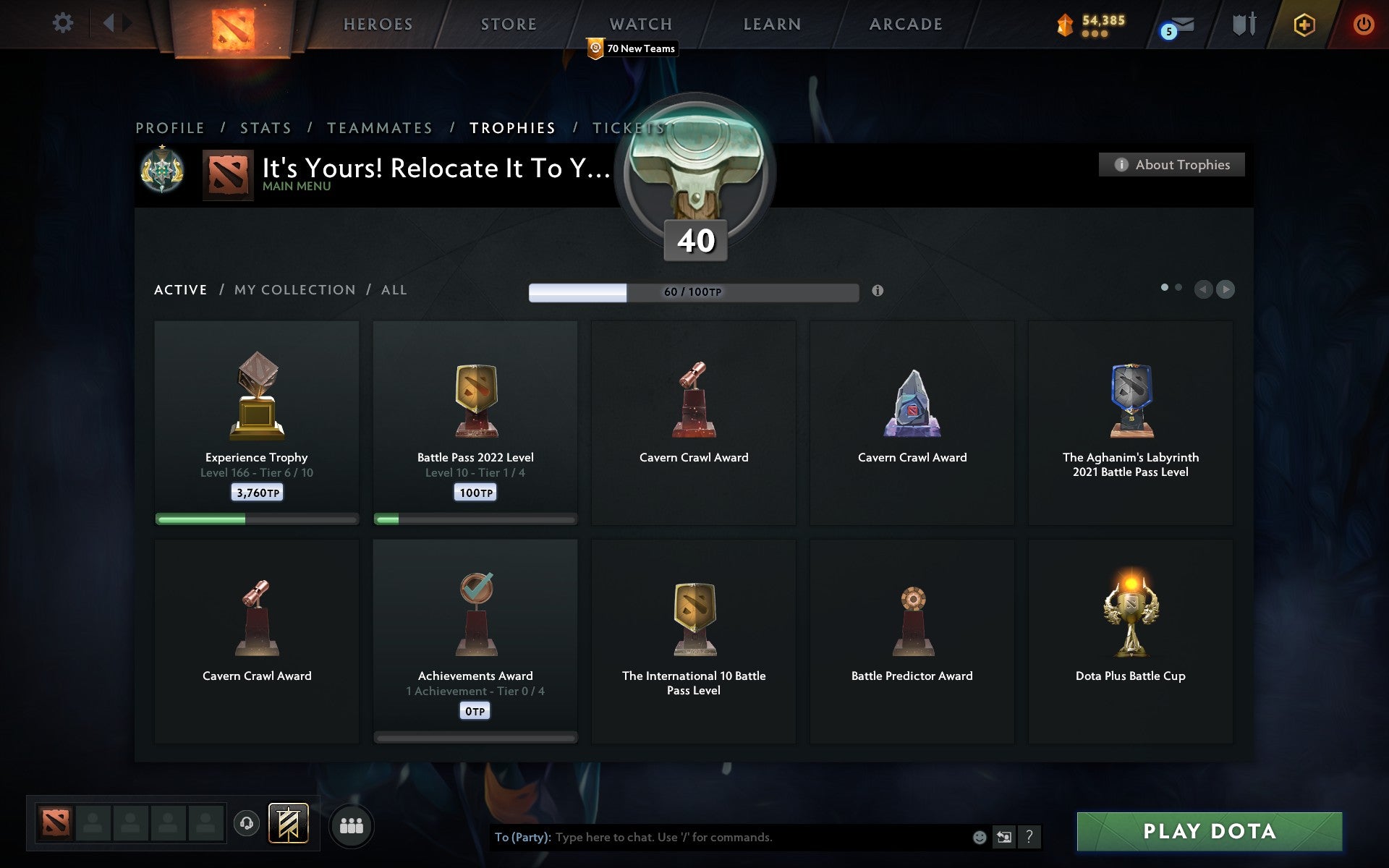Viewport: 1389px width, 868px height.
Task: Click the plus icon to add content
Action: coord(1303,23)
